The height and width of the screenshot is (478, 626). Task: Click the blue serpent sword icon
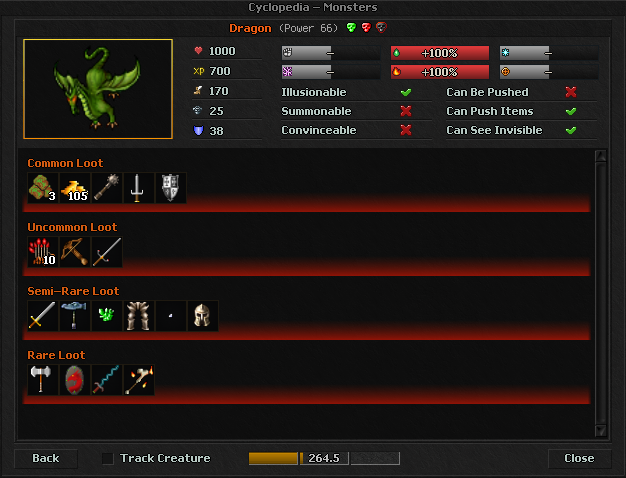(107, 380)
